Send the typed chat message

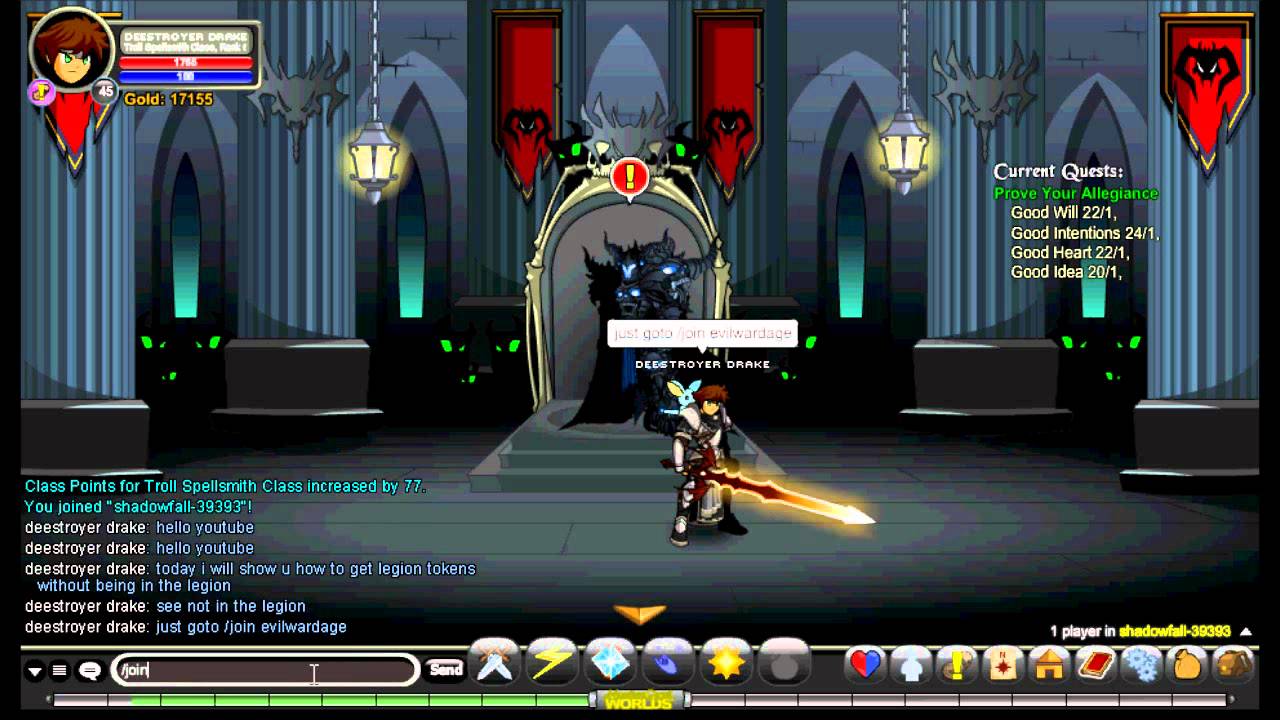(445, 669)
